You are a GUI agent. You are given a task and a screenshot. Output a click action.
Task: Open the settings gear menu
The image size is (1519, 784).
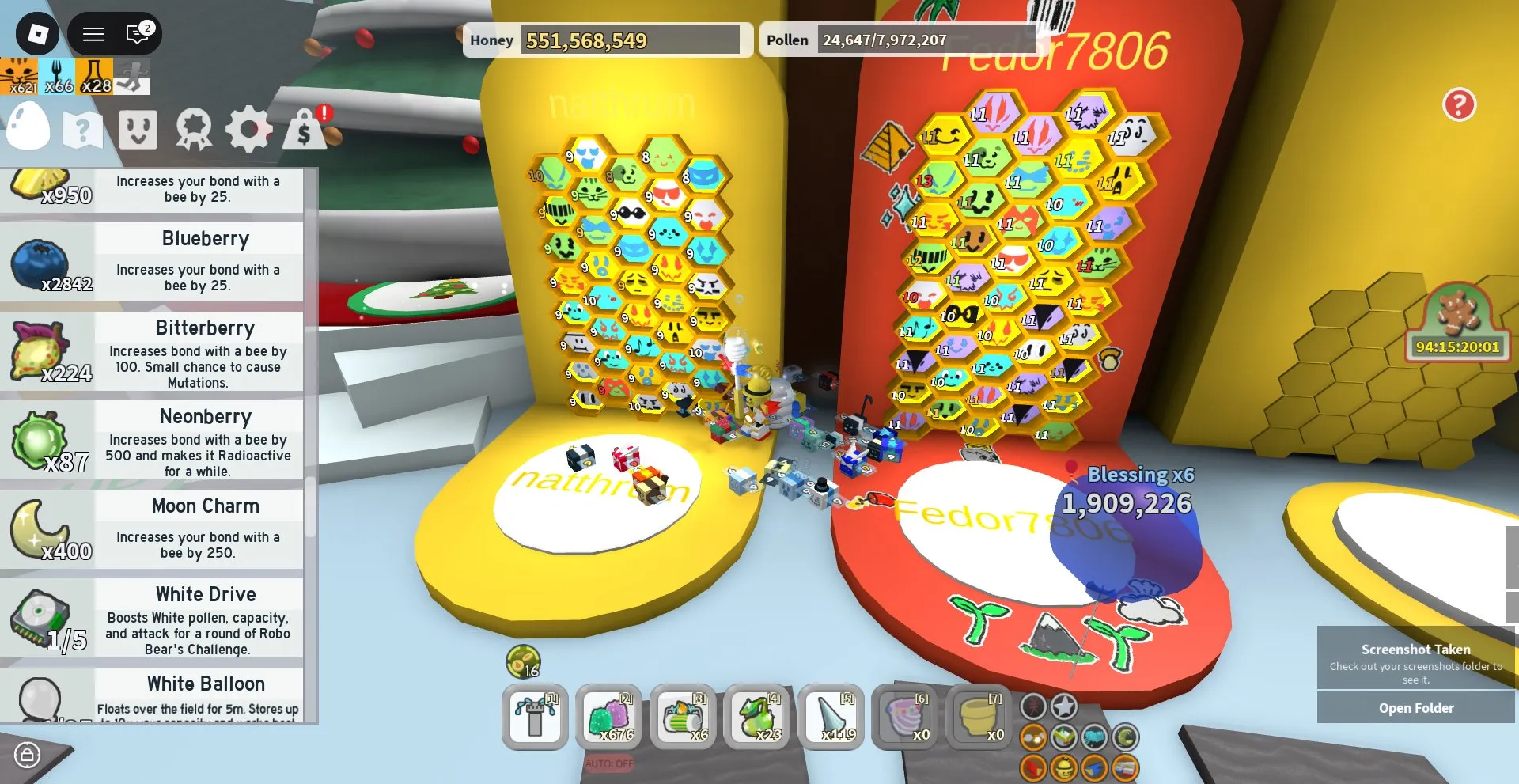pos(250,129)
